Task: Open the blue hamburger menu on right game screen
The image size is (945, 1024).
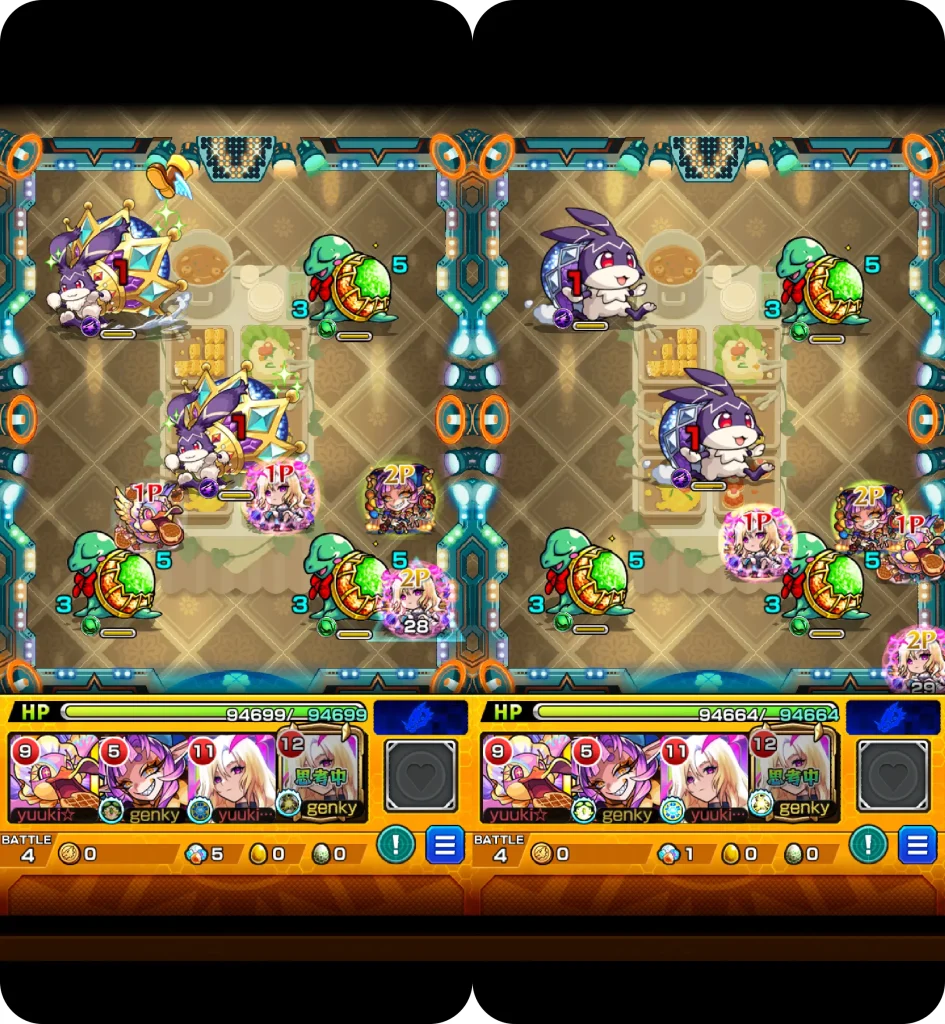Action: pyautogui.click(x=916, y=845)
